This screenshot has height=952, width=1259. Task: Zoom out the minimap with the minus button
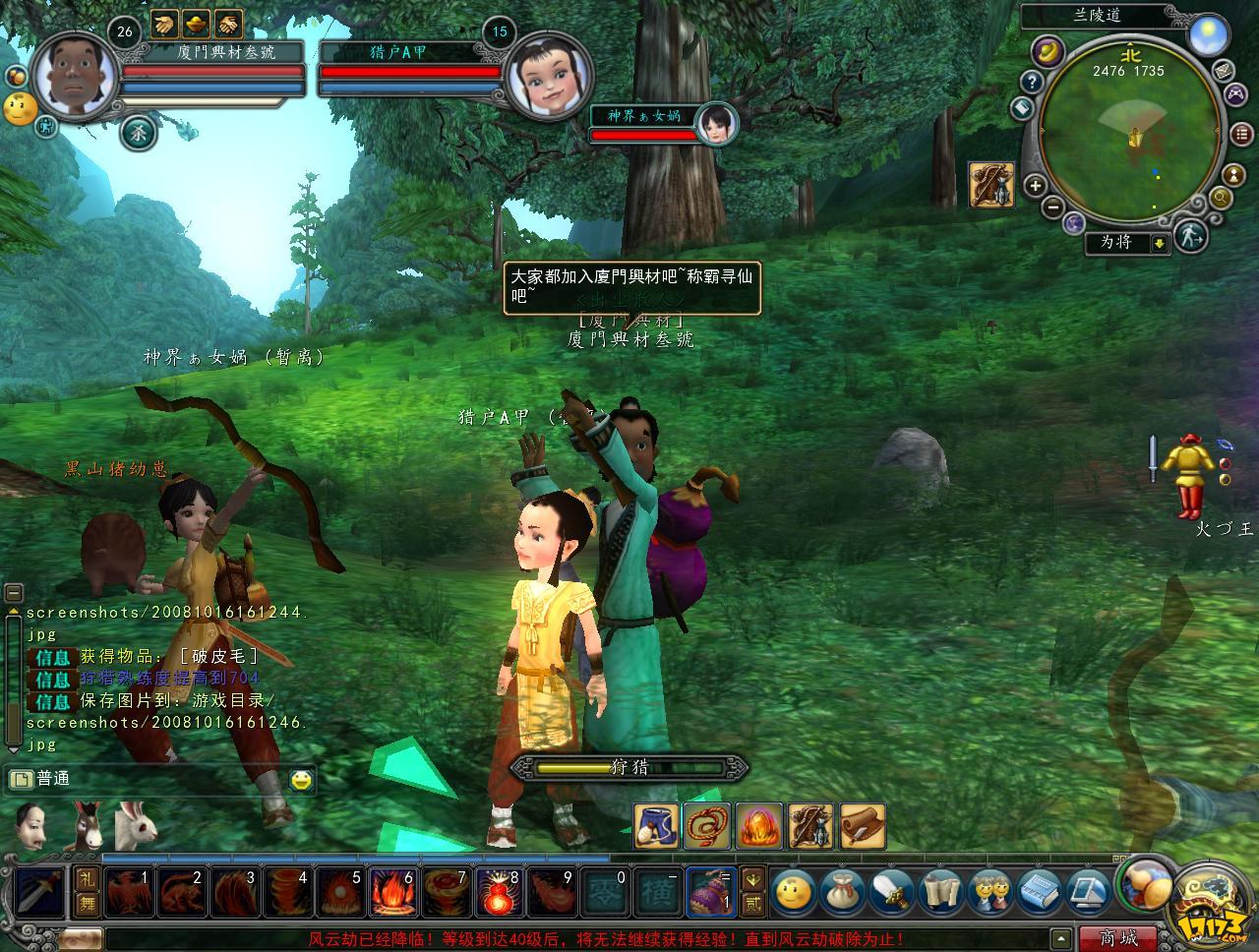click(1051, 208)
